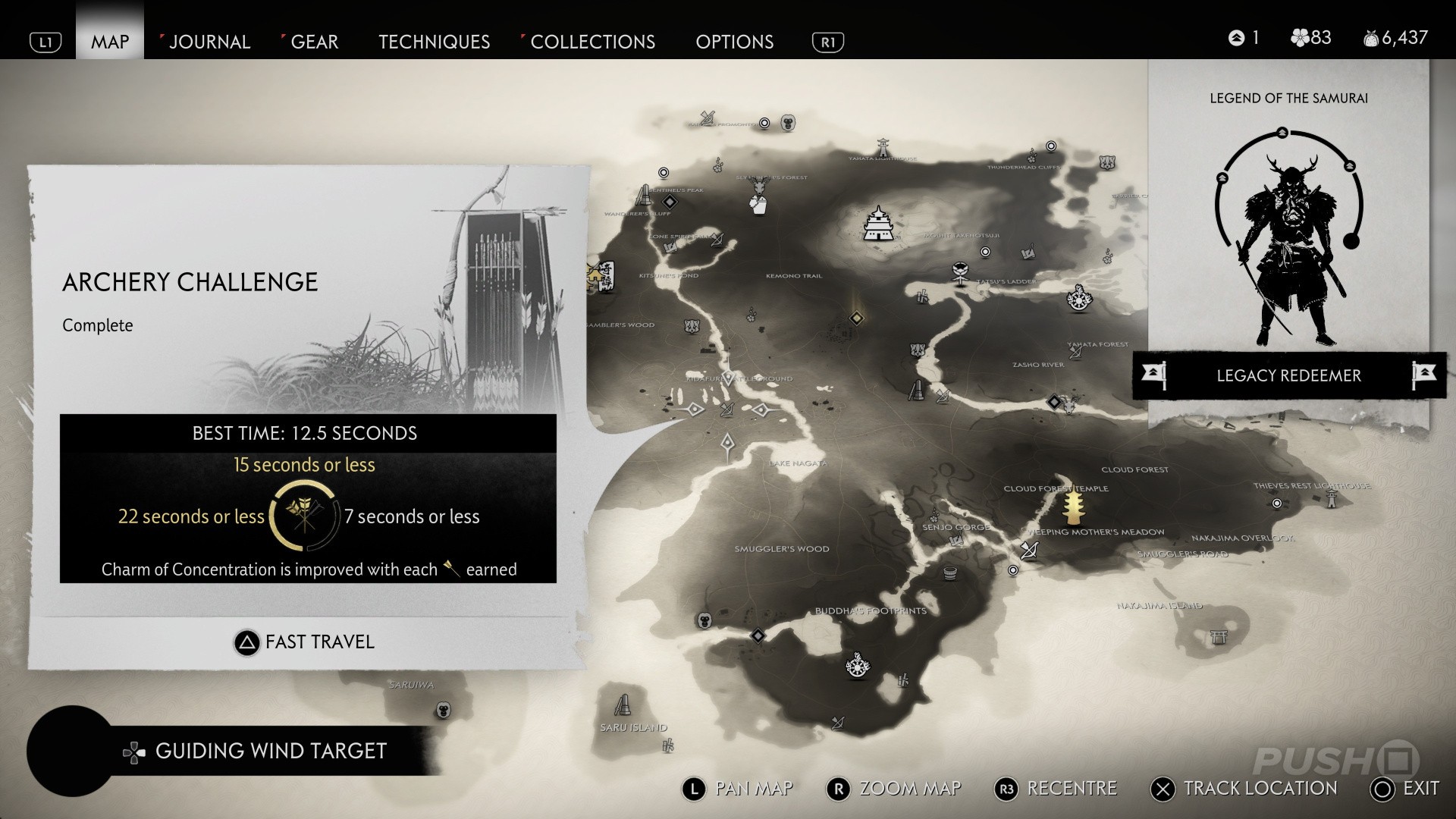The height and width of the screenshot is (819, 1456).
Task: Click the golden diamond archery challenge marker
Action: [857, 318]
